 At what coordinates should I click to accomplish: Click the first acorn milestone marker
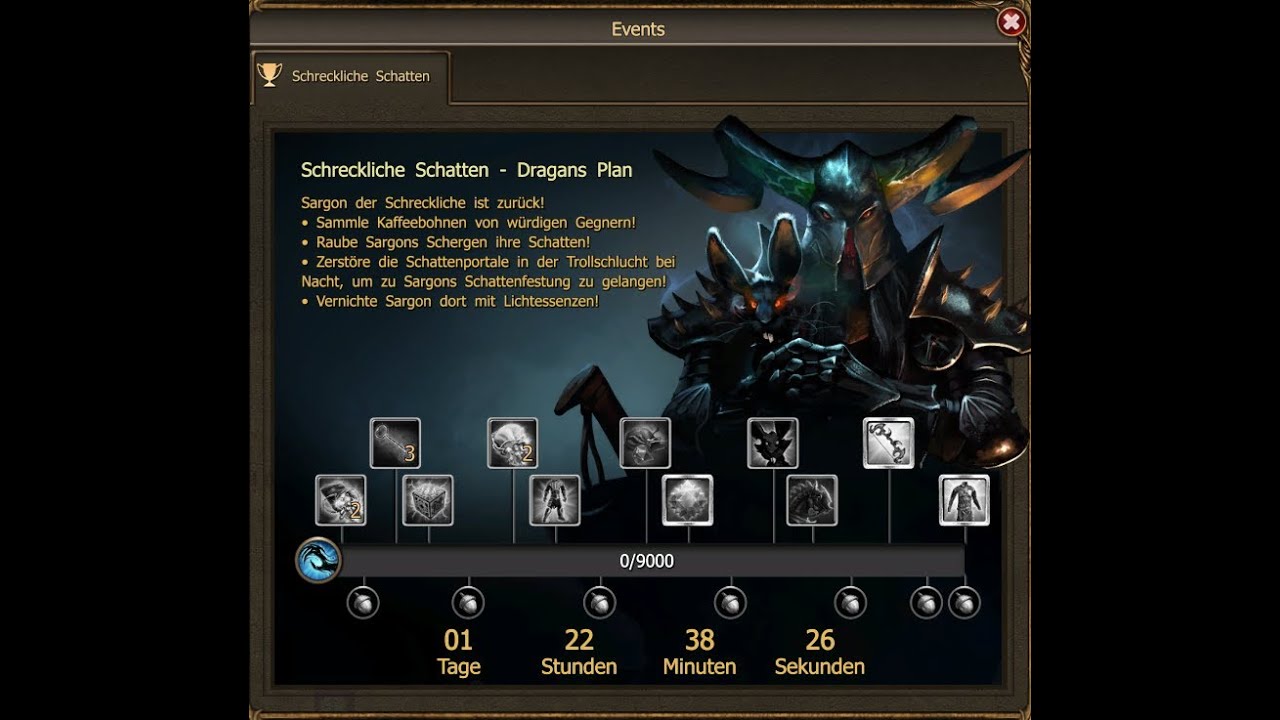363,603
